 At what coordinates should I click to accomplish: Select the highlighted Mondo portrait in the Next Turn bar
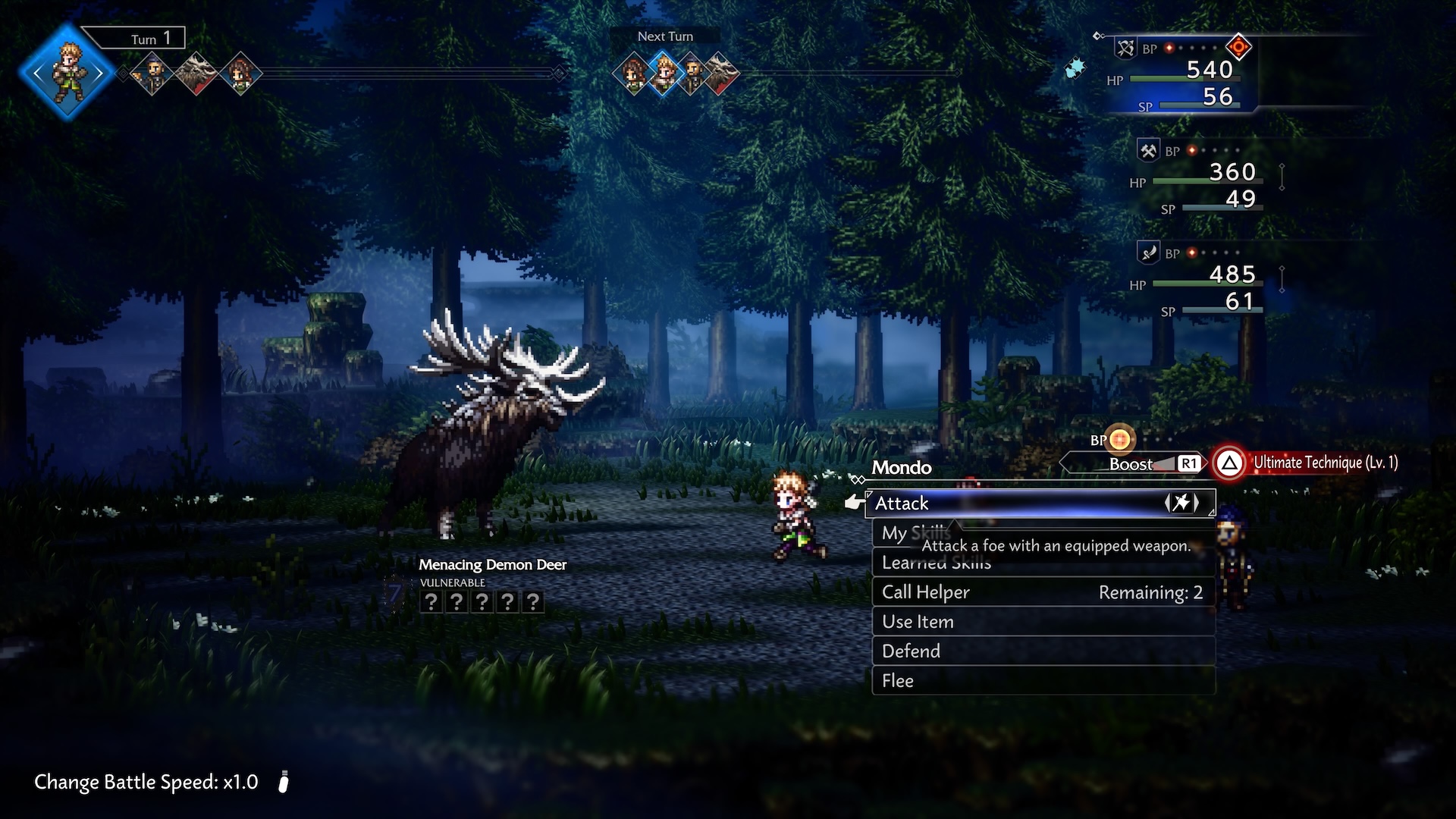pos(664,74)
